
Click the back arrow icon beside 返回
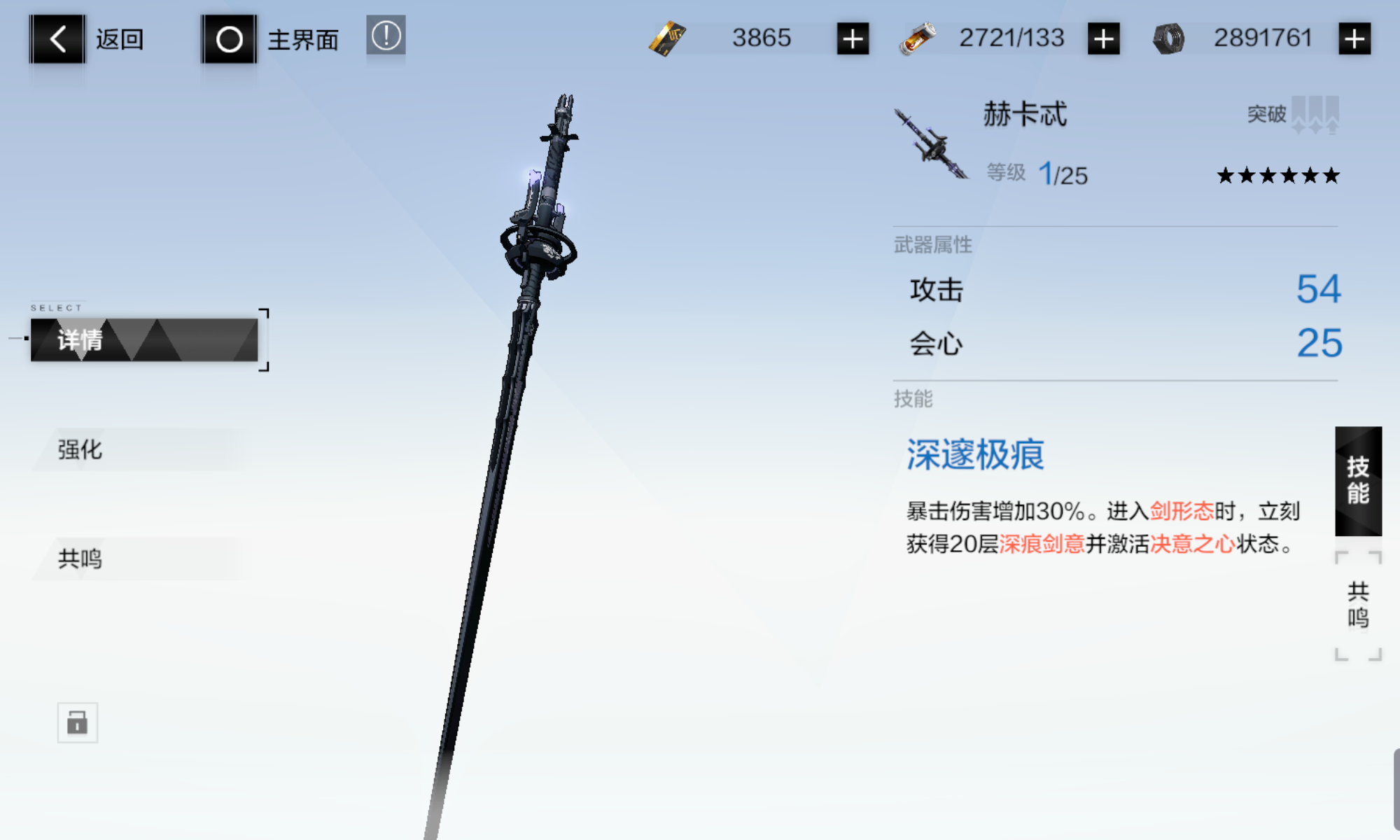click(x=58, y=38)
